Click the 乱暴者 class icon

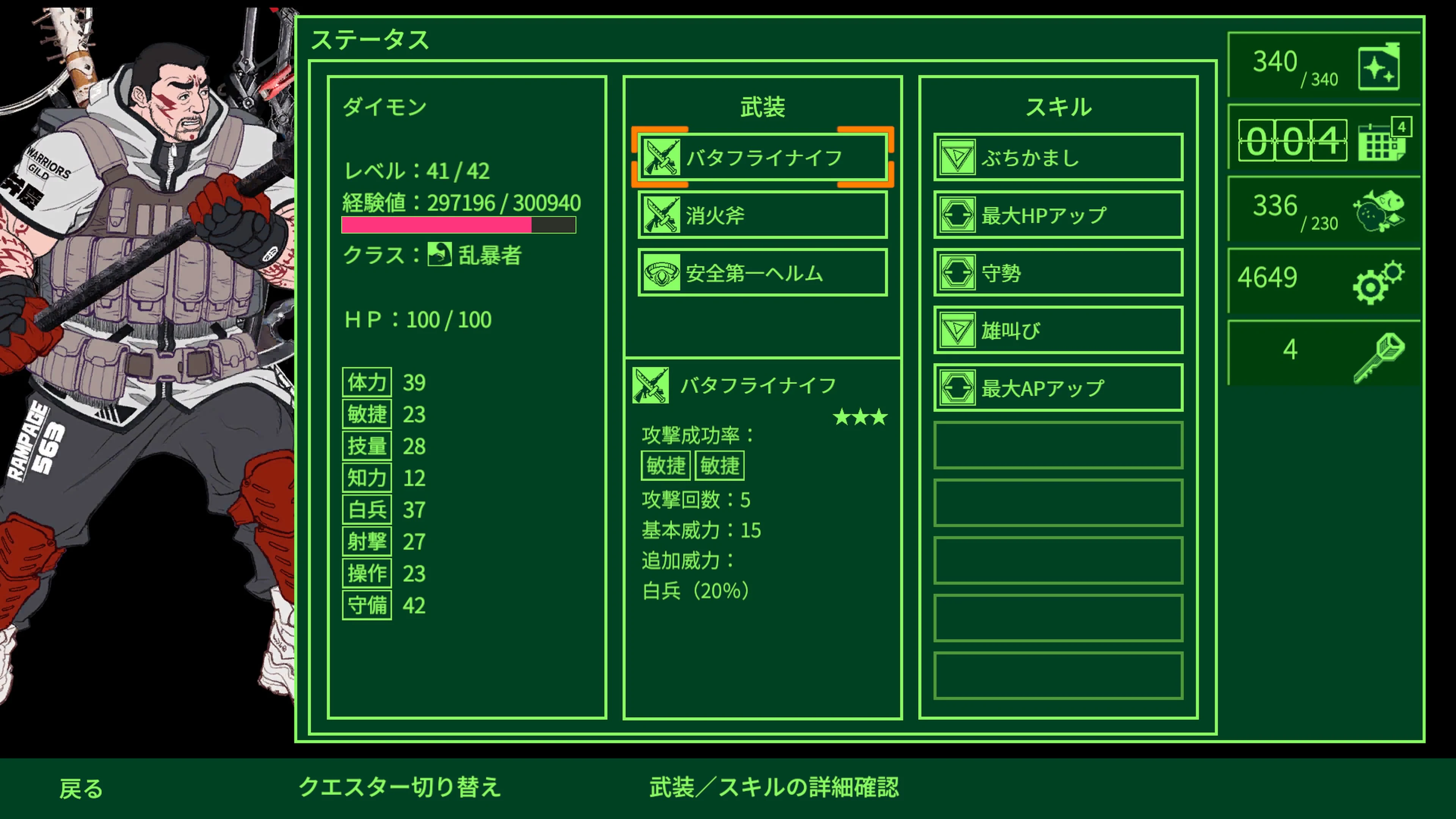coord(440,256)
